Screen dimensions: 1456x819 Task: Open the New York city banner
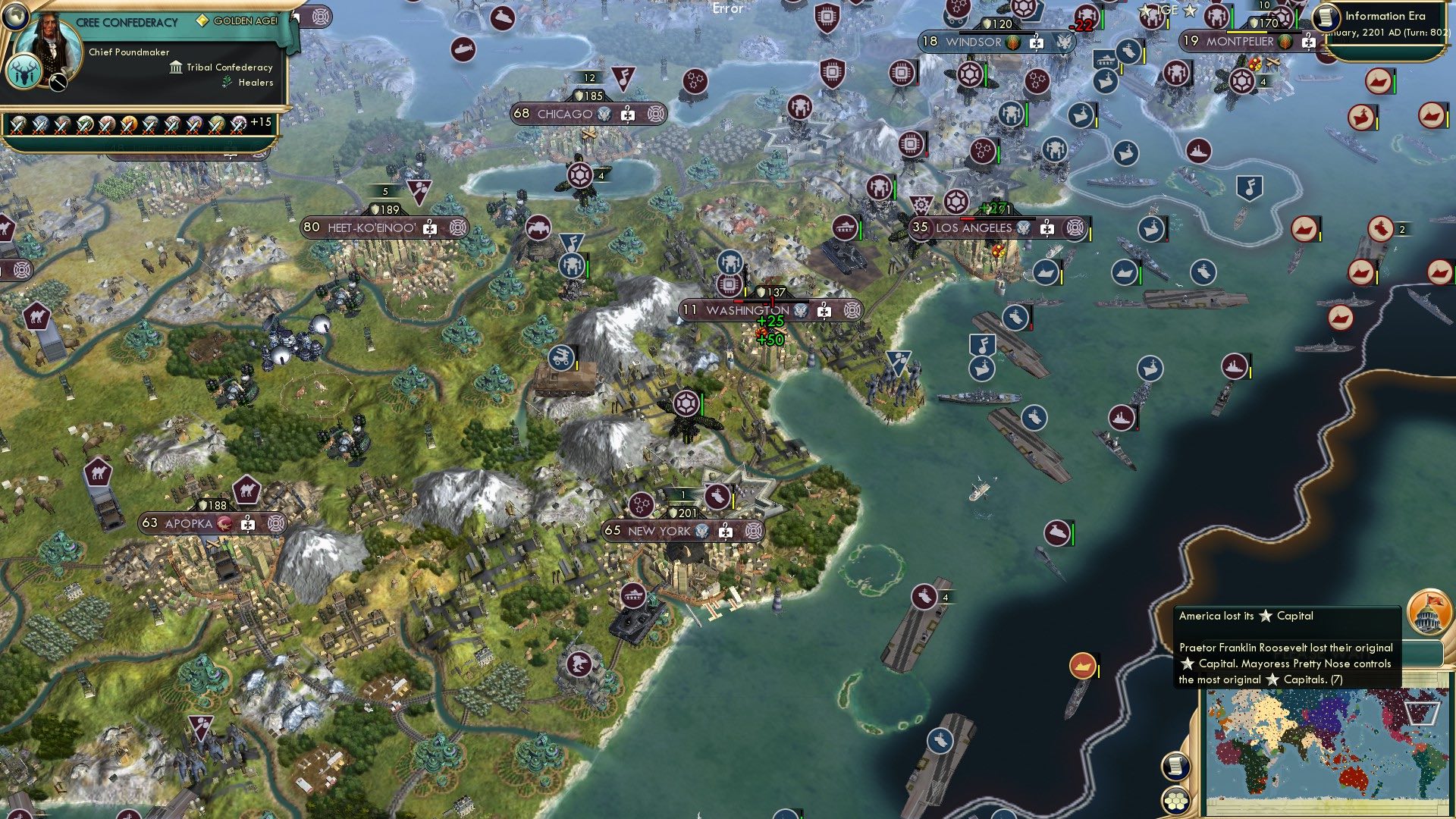click(x=659, y=531)
